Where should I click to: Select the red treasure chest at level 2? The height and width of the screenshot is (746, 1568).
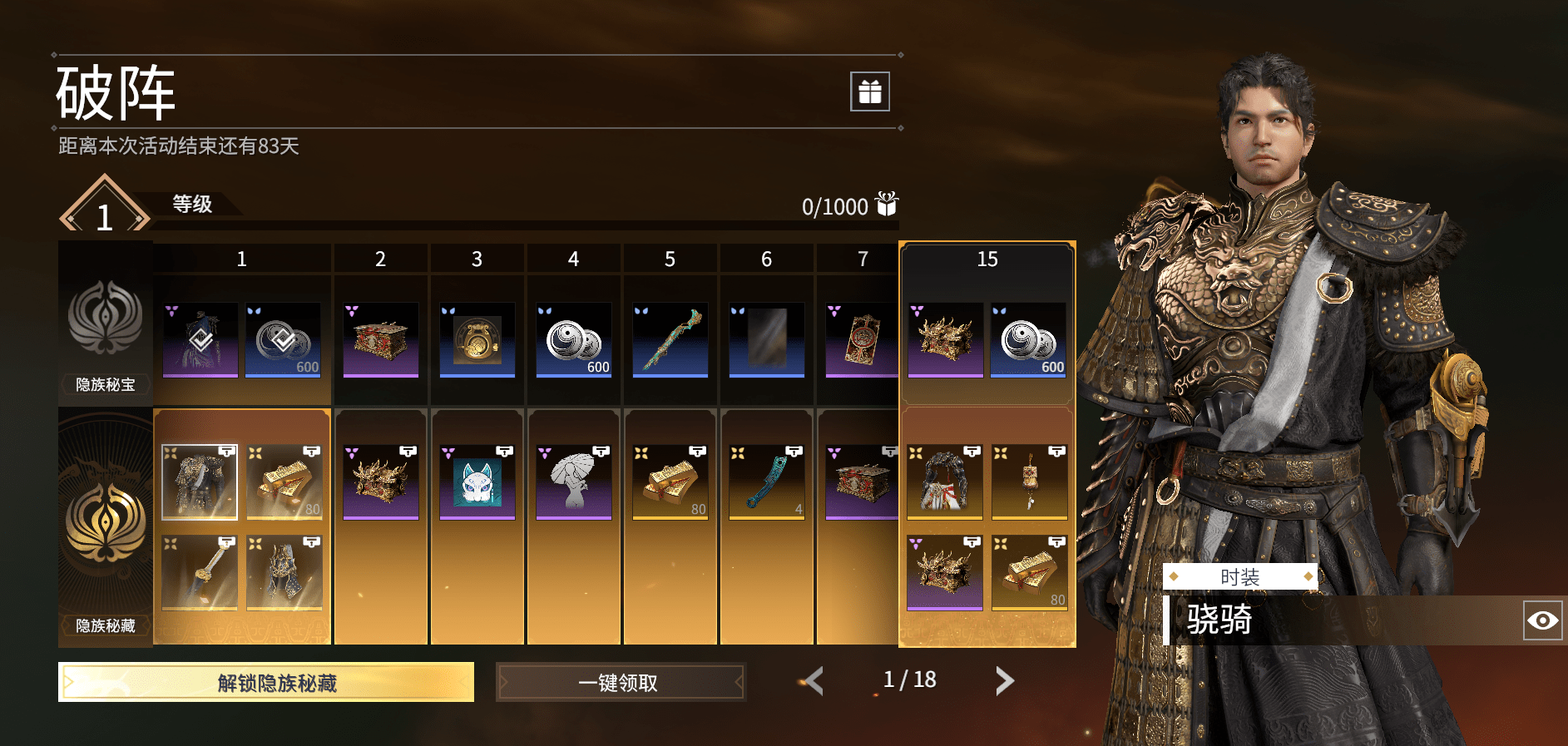point(381,339)
